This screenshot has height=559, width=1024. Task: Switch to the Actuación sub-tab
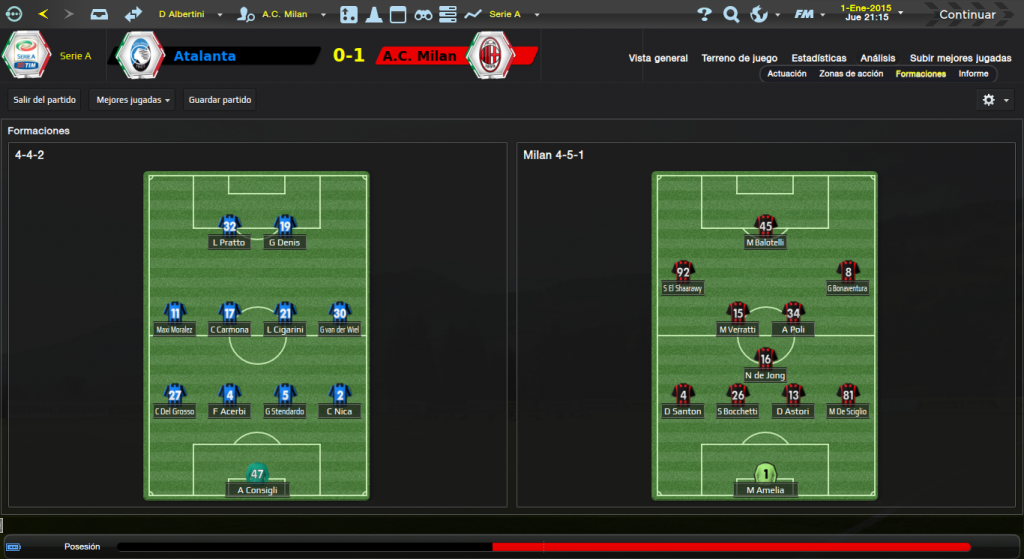coord(787,74)
